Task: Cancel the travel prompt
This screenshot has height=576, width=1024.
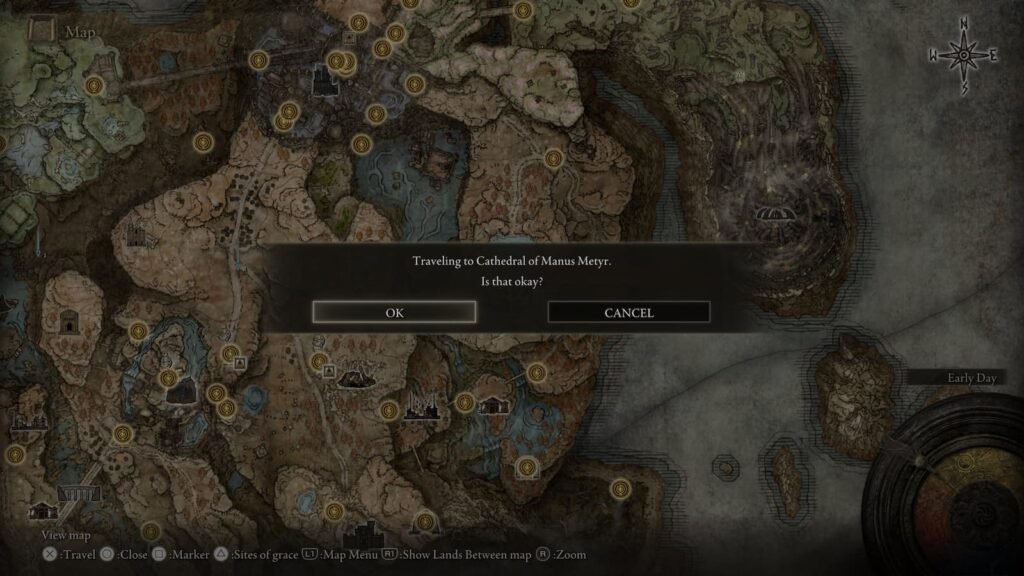Action: click(x=629, y=312)
